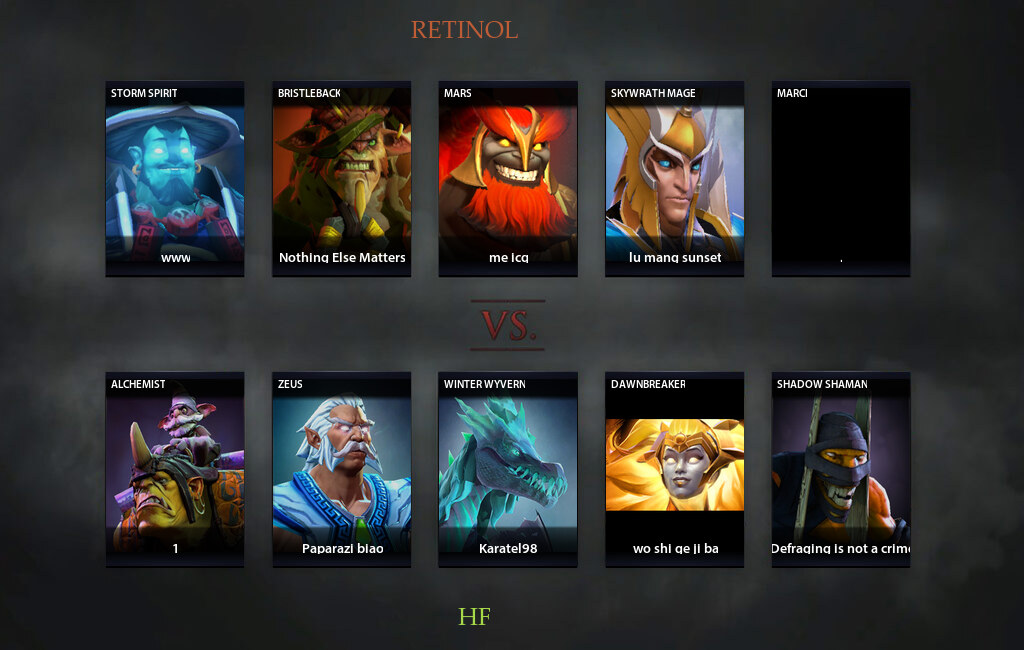This screenshot has width=1024, height=650.
Task: Select the Skywrath Mage player card
Action: 675,178
